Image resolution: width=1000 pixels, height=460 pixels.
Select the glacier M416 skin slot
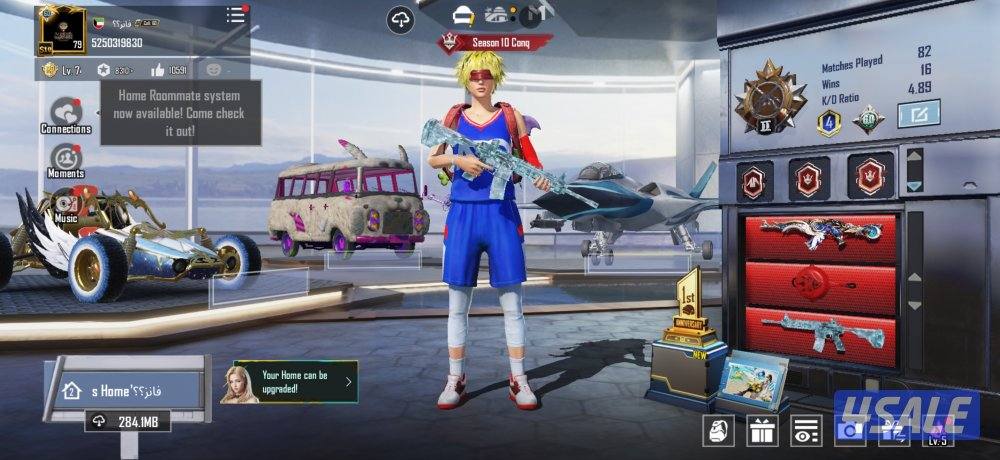click(x=820, y=333)
